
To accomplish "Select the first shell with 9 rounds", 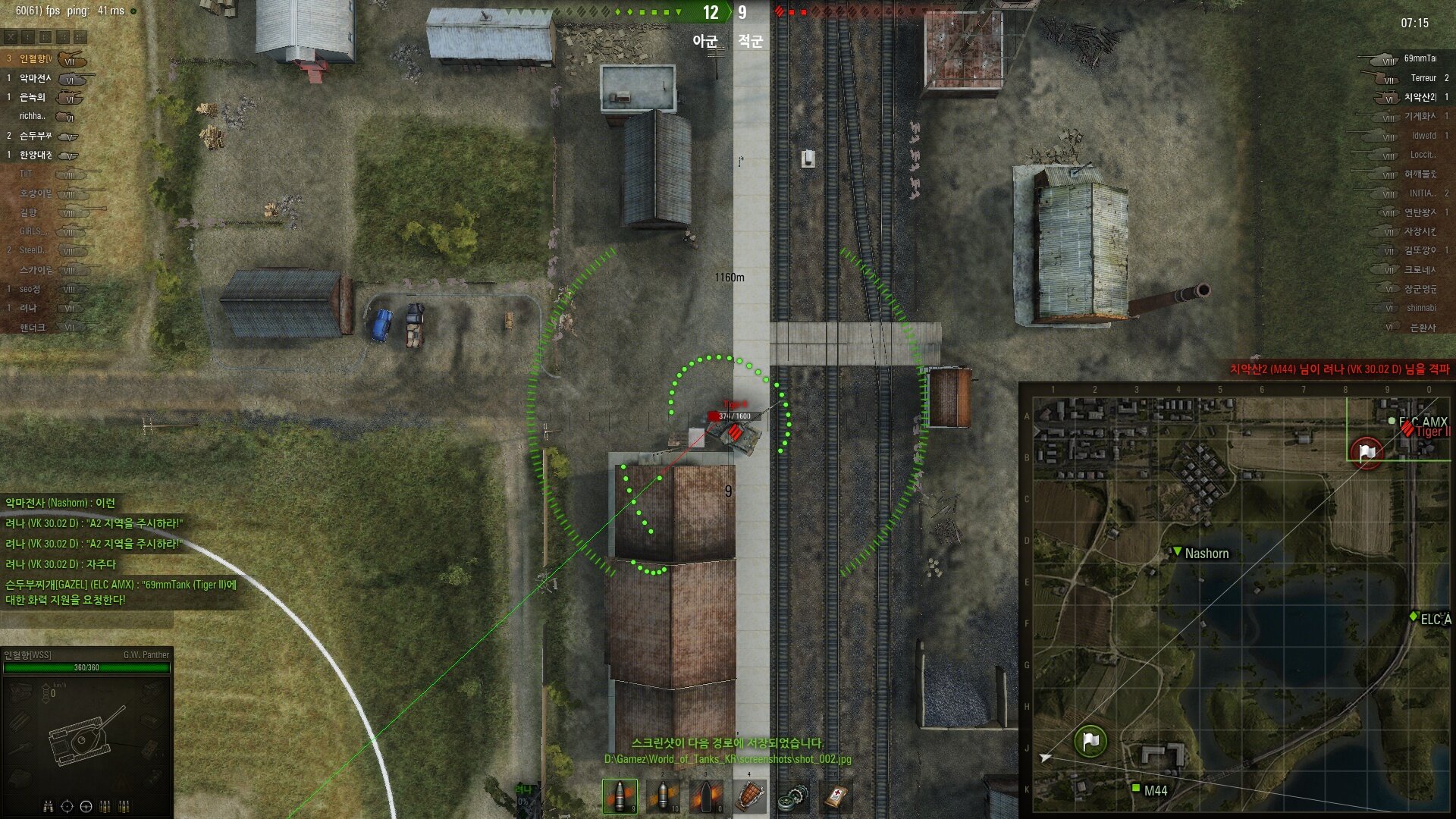I will (620, 796).
